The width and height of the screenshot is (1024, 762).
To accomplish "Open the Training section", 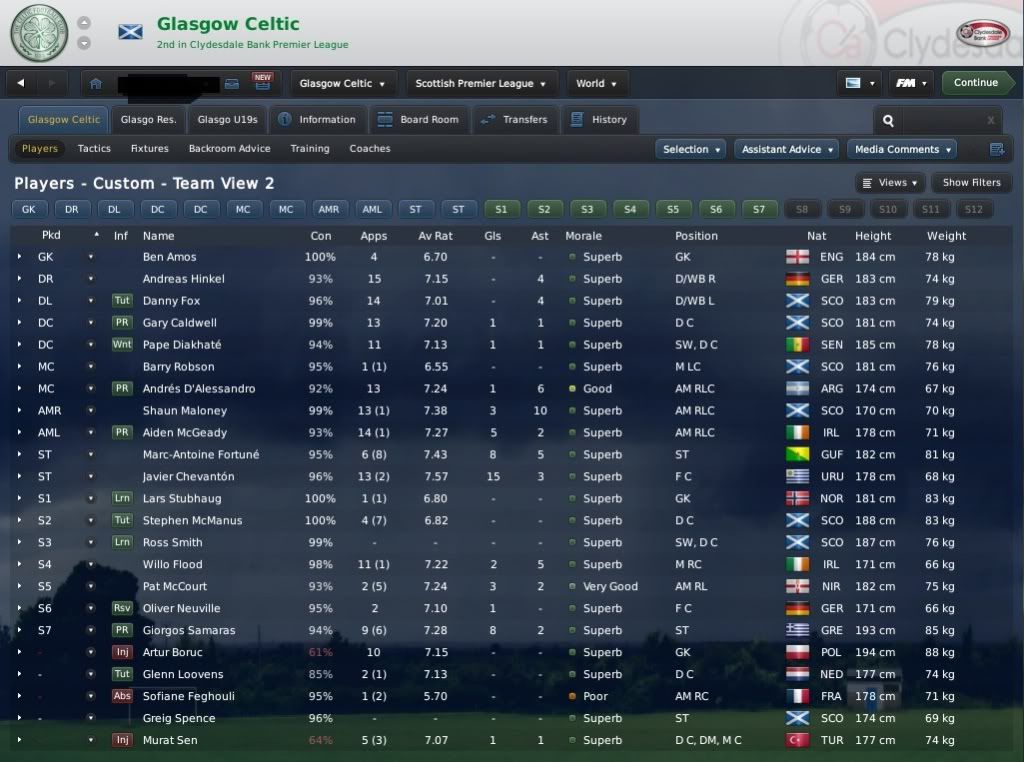I will pyautogui.click(x=310, y=149).
